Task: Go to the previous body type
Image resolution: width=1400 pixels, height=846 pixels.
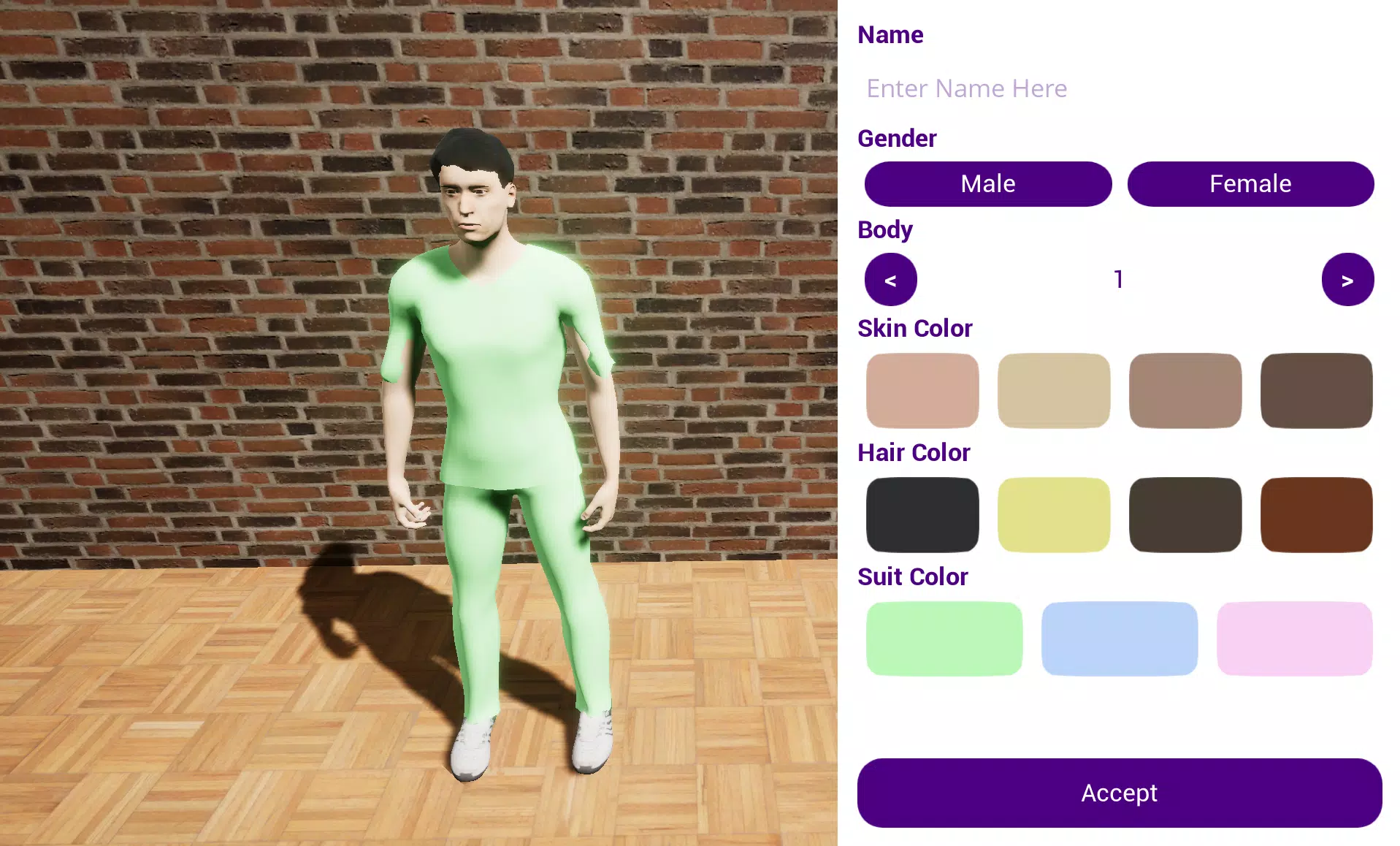Action: (x=890, y=280)
